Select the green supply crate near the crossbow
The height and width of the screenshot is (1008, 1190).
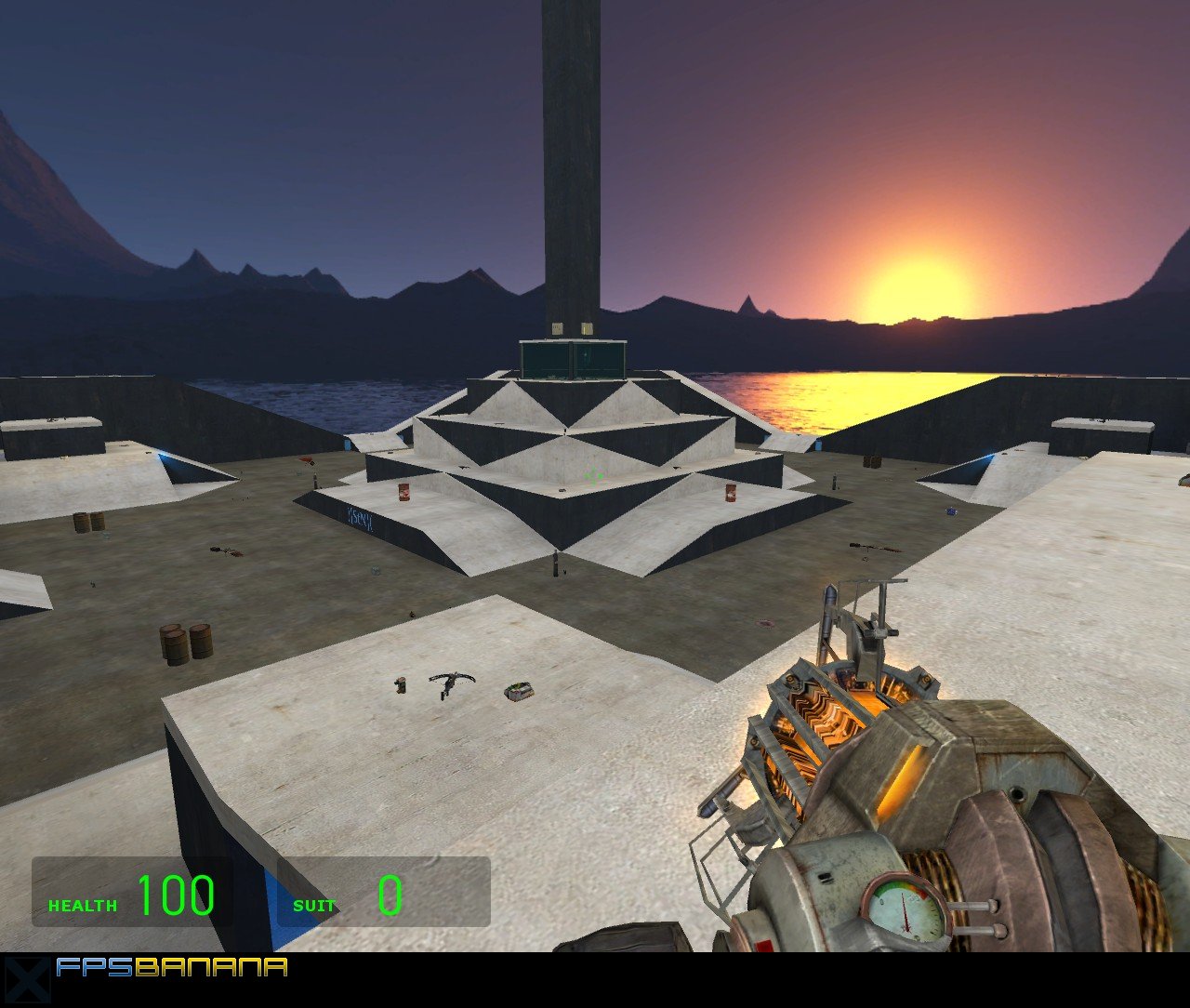[517, 692]
